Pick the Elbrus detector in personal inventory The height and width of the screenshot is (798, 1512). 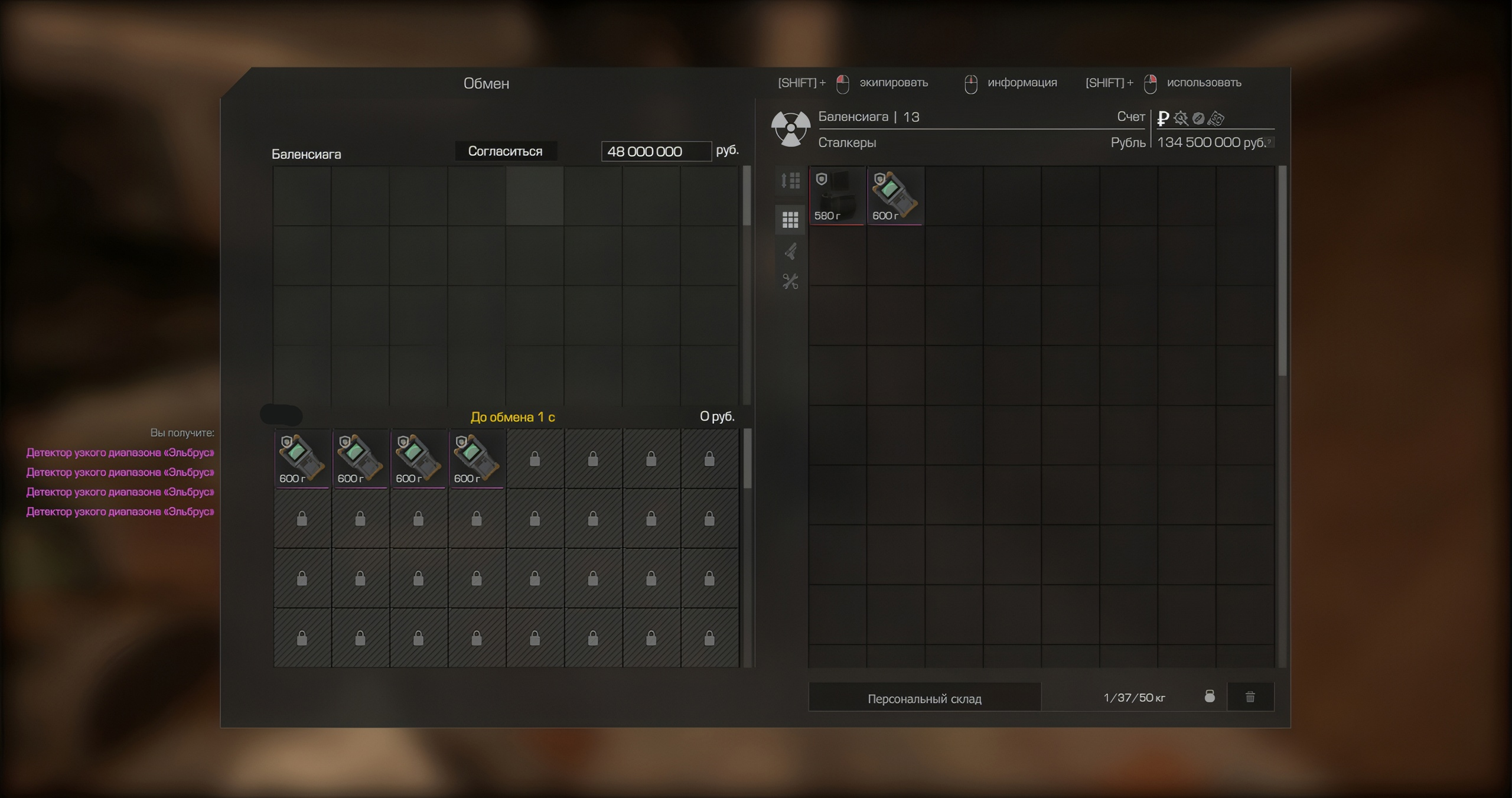pos(895,196)
